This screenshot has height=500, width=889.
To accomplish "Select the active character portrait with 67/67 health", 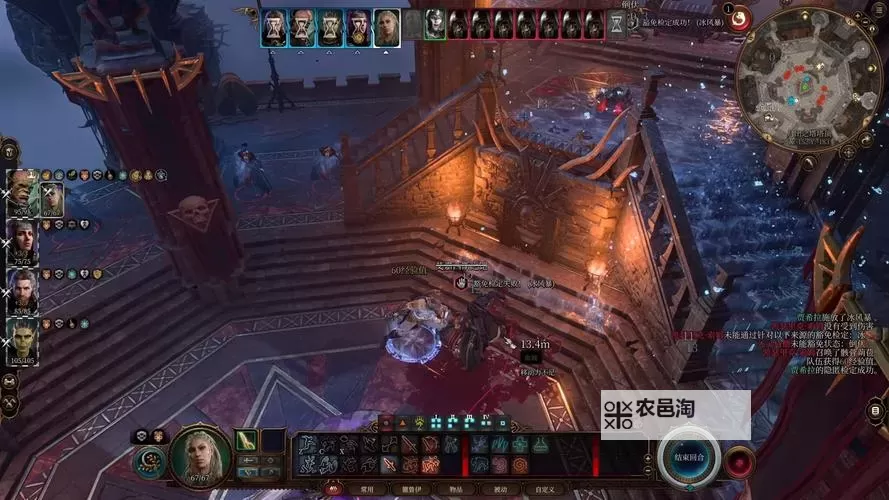I will [200, 456].
